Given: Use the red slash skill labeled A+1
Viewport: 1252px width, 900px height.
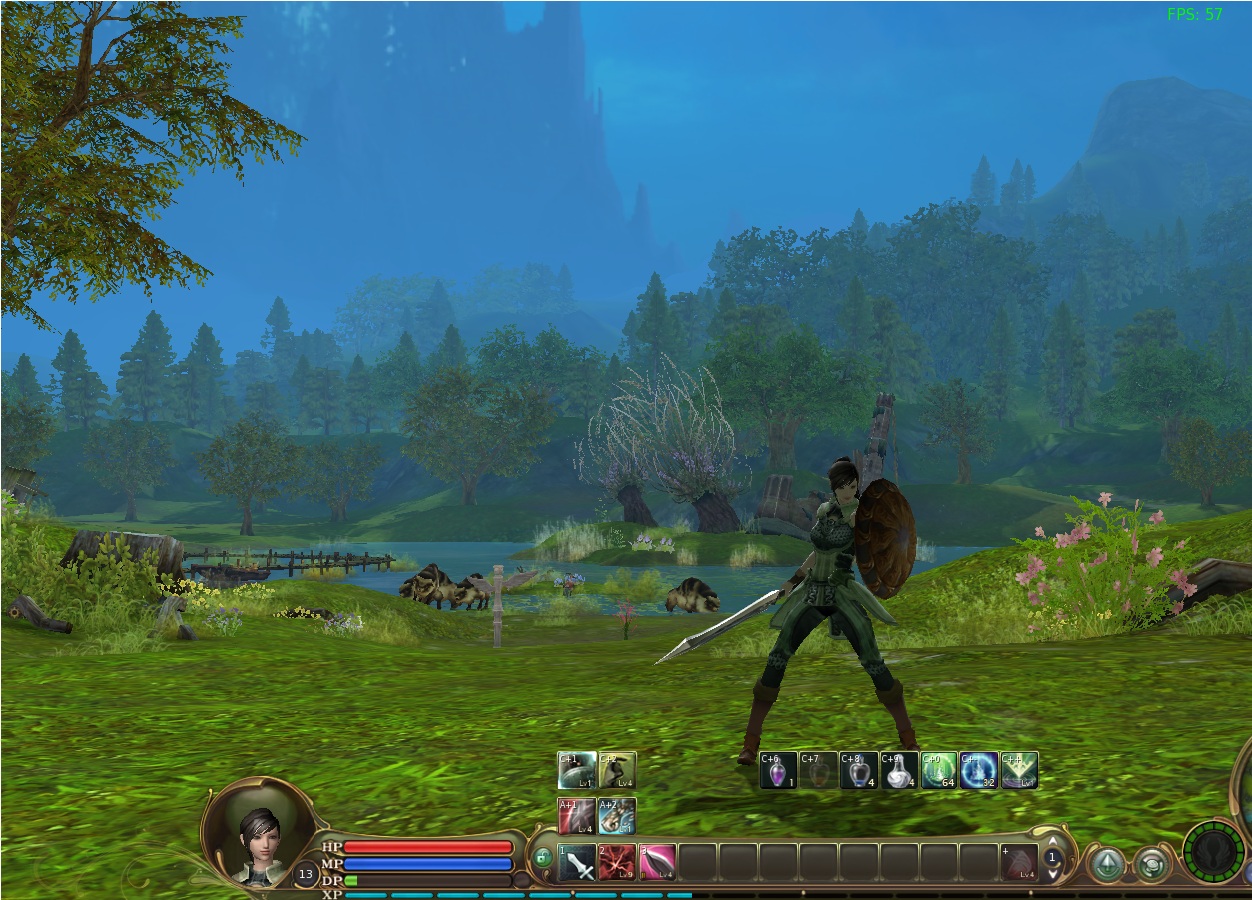Looking at the screenshot, I should tap(577, 816).
